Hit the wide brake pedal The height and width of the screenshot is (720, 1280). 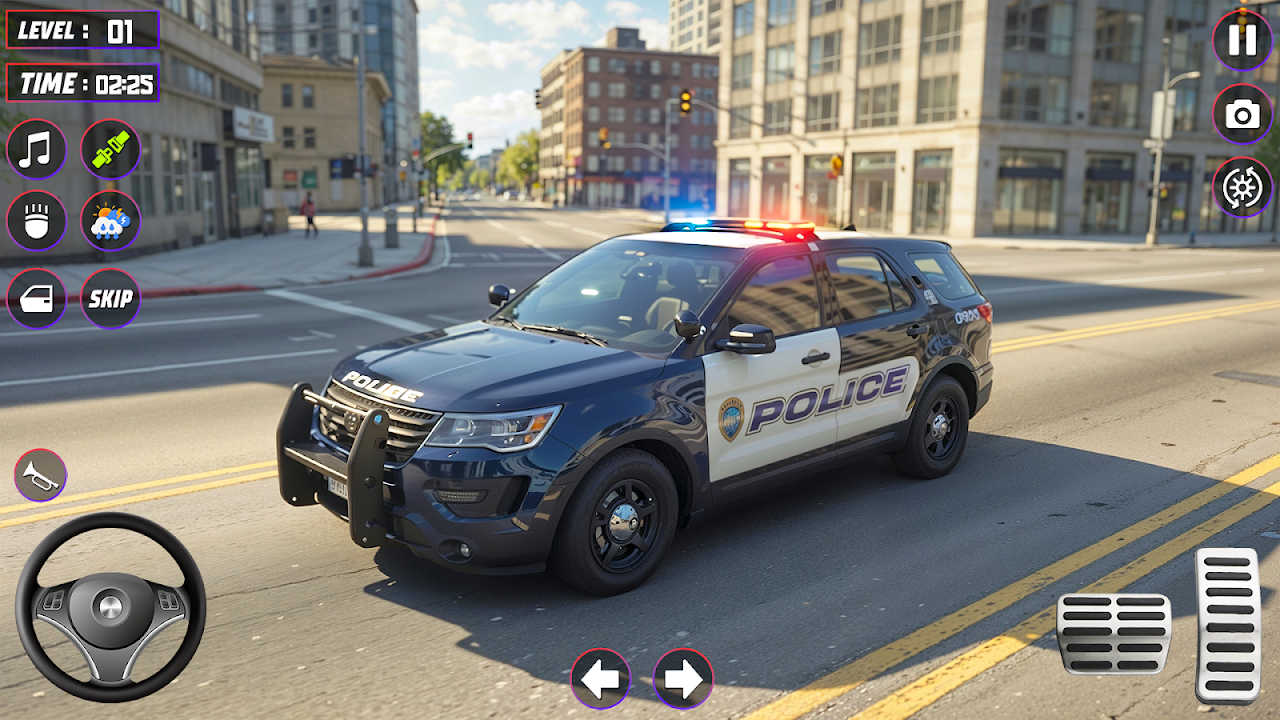[1114, 633]
